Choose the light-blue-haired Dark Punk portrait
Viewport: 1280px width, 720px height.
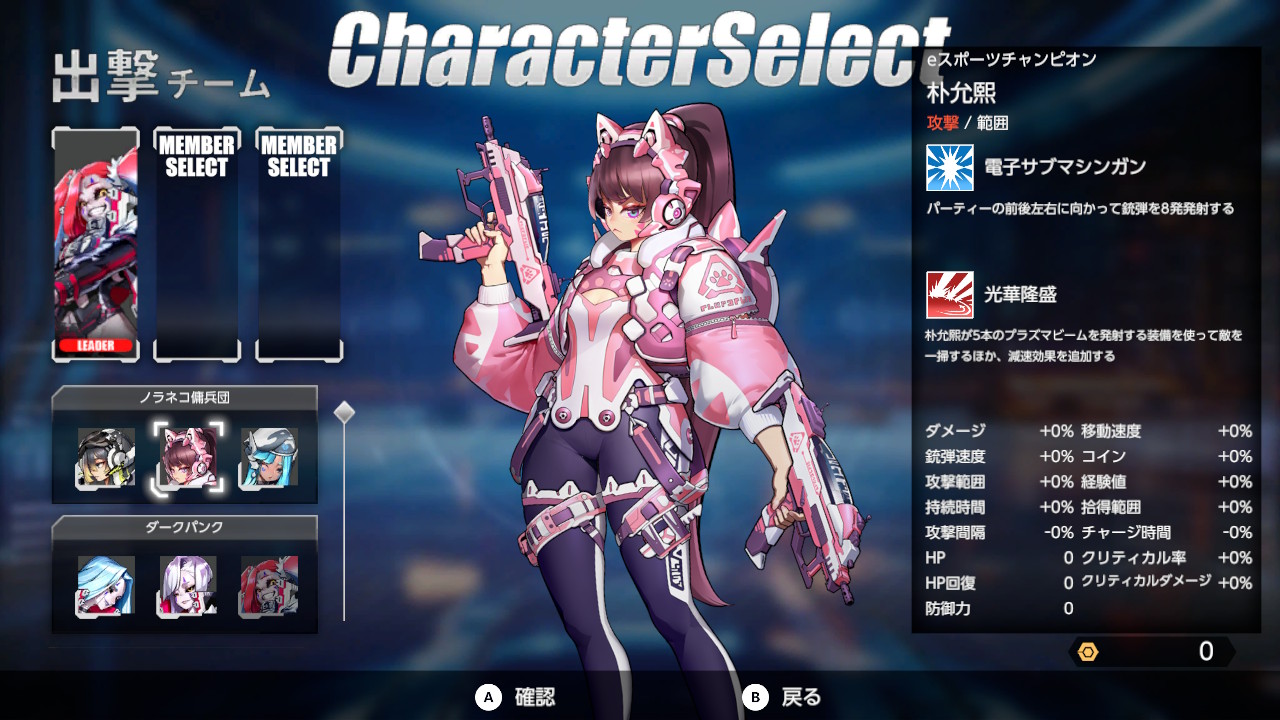click(106, 586)
